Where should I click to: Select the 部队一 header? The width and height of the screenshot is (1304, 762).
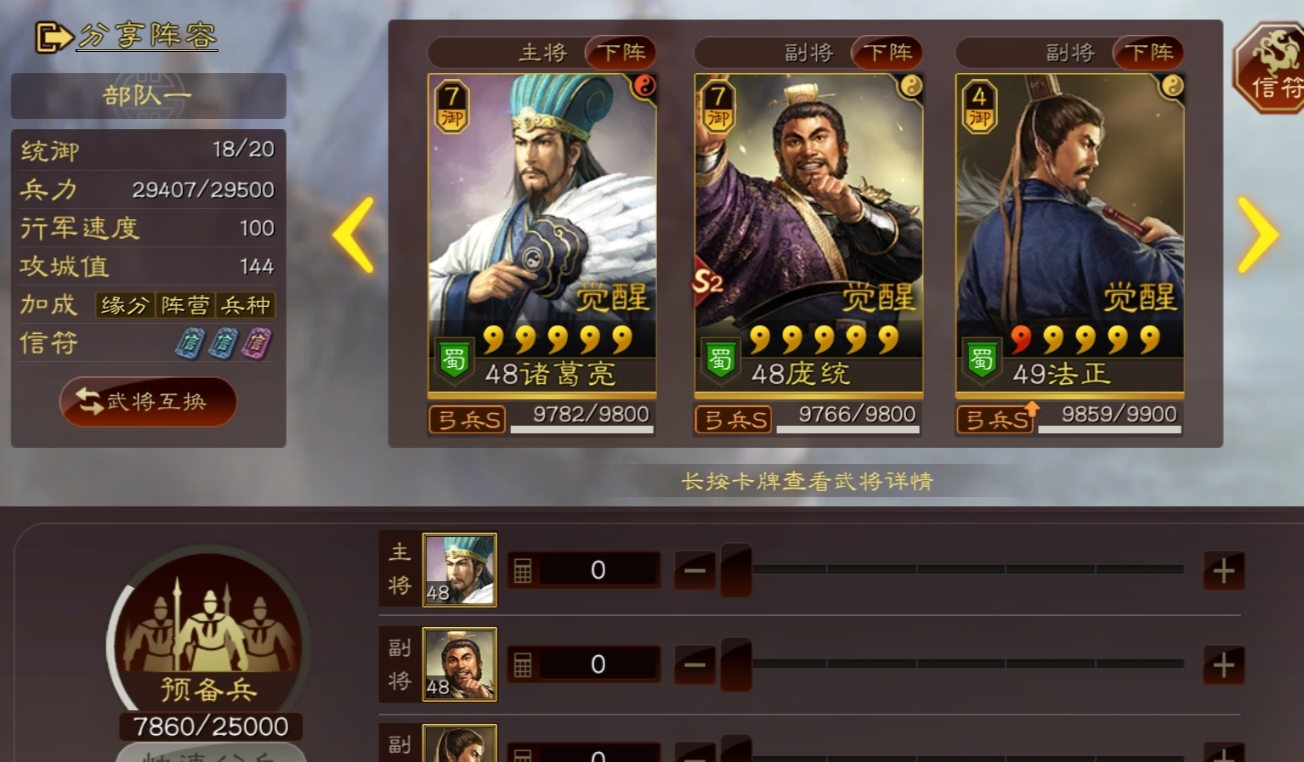pyautogui.click(x=148, y=96)
